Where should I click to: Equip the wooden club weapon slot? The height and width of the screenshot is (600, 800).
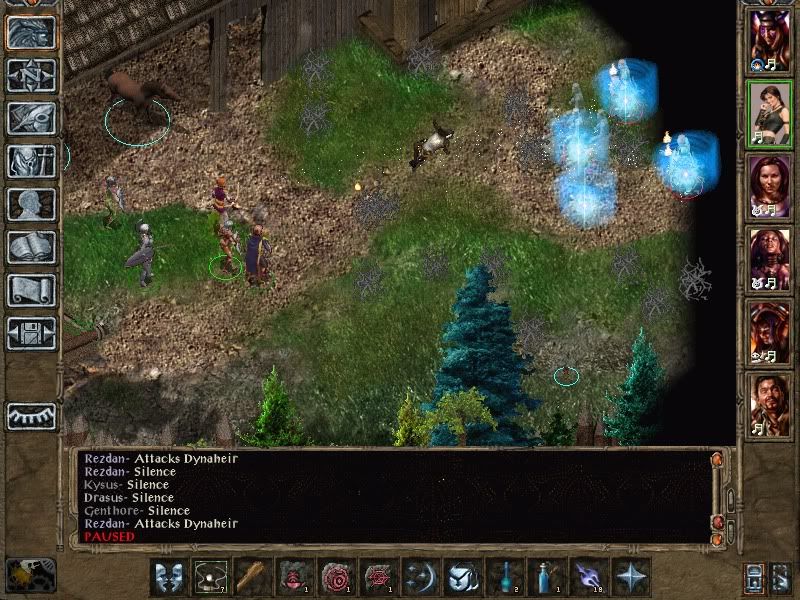251,578
